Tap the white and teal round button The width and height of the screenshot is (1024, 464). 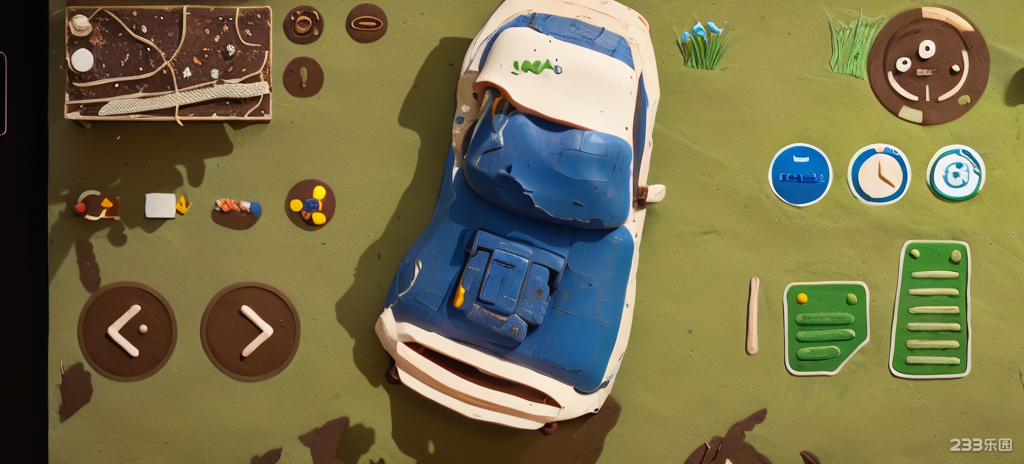[x=956, y=173]
